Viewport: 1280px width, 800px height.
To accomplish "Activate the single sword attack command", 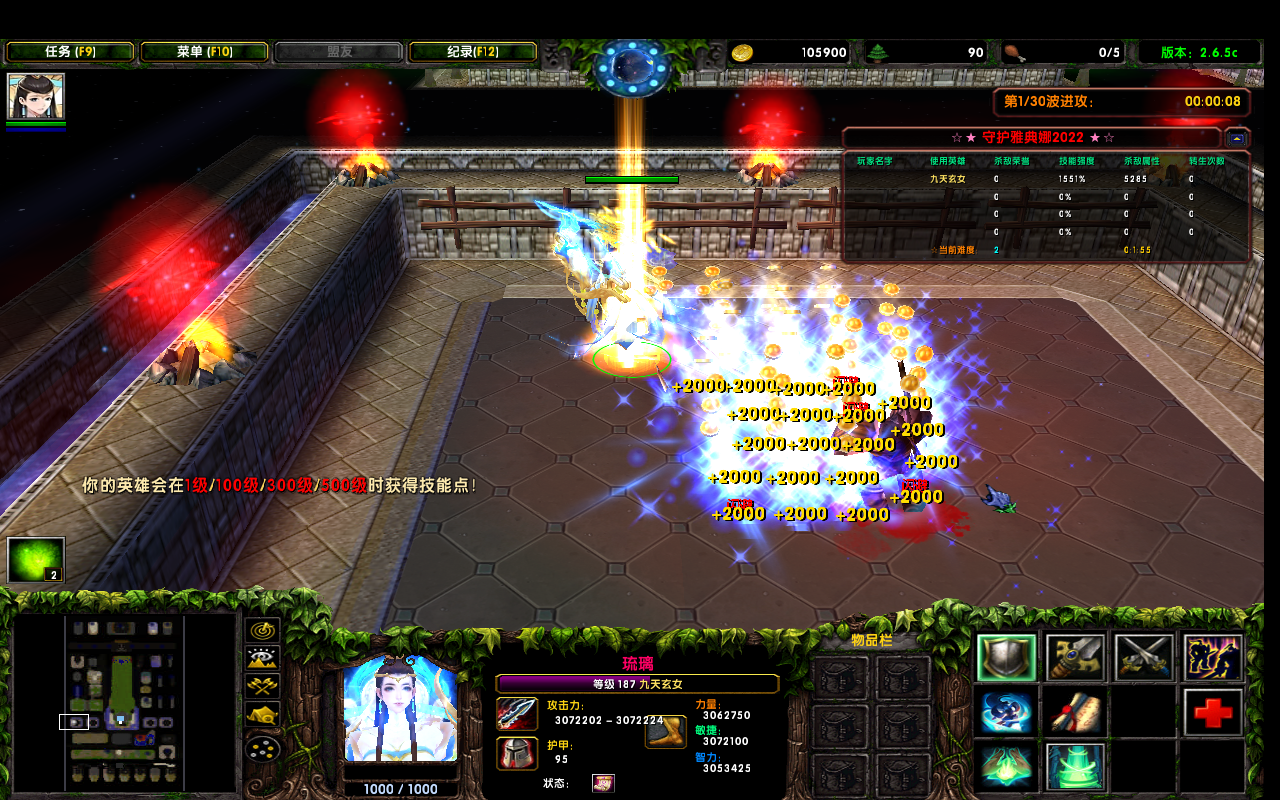I will point(1075,658).
